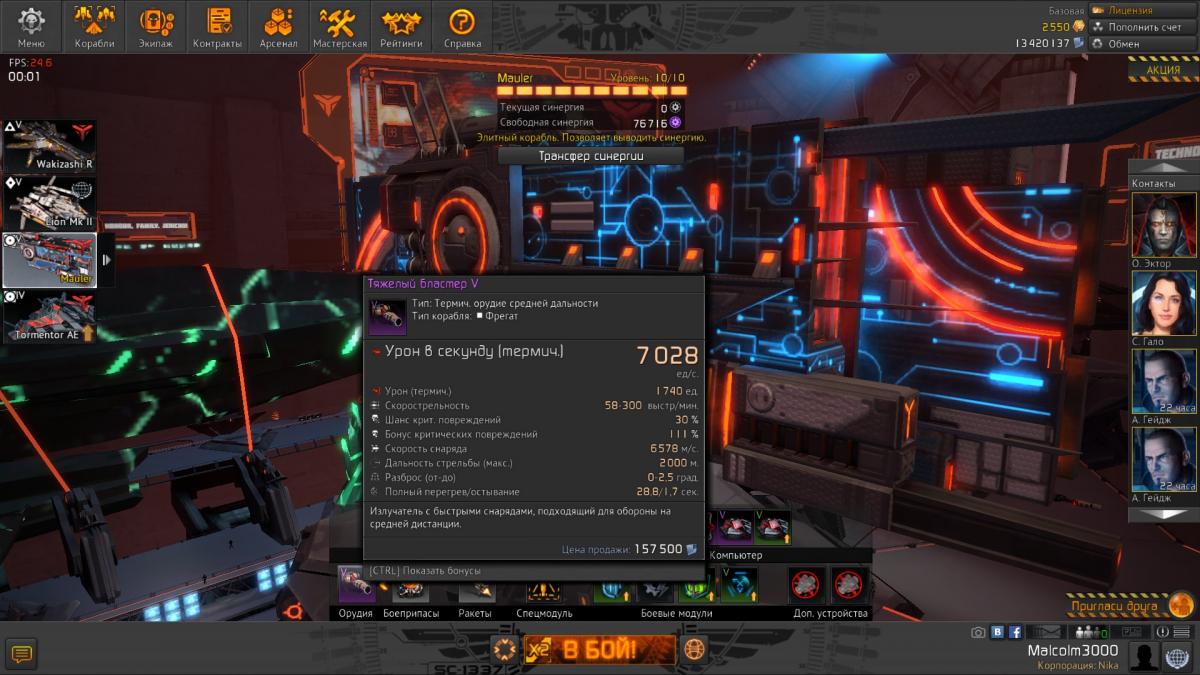This screenshot has height=675, width=1200.
Task: Open the Справка help section
Action: pos(462,27)
